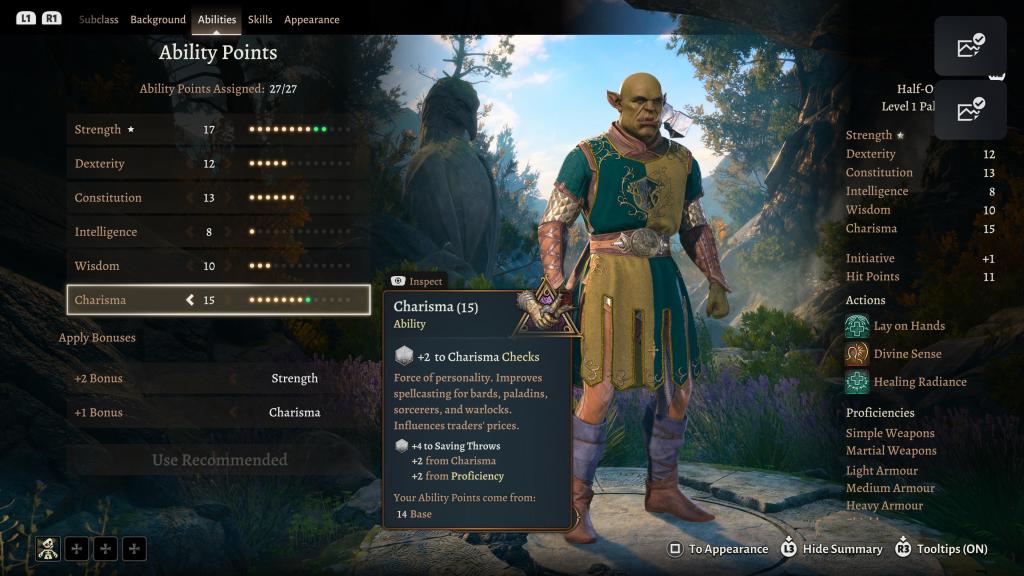Image resolution: width=1024 pixels, height=576 pixels.
Task: Click the topmost image overlay button
Action: [970, 46]
